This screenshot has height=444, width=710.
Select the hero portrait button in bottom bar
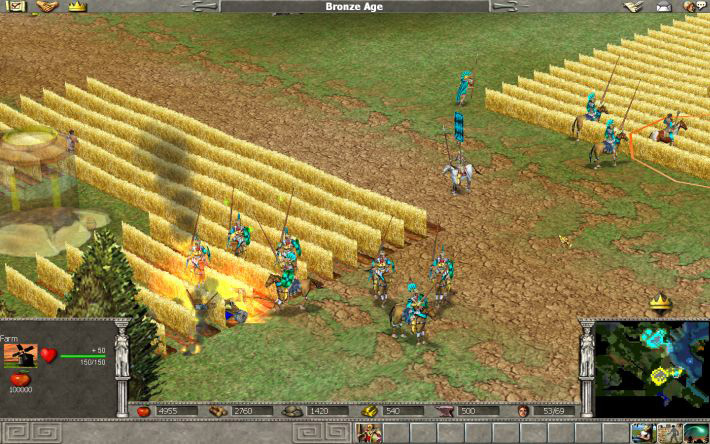pos(369,433)
